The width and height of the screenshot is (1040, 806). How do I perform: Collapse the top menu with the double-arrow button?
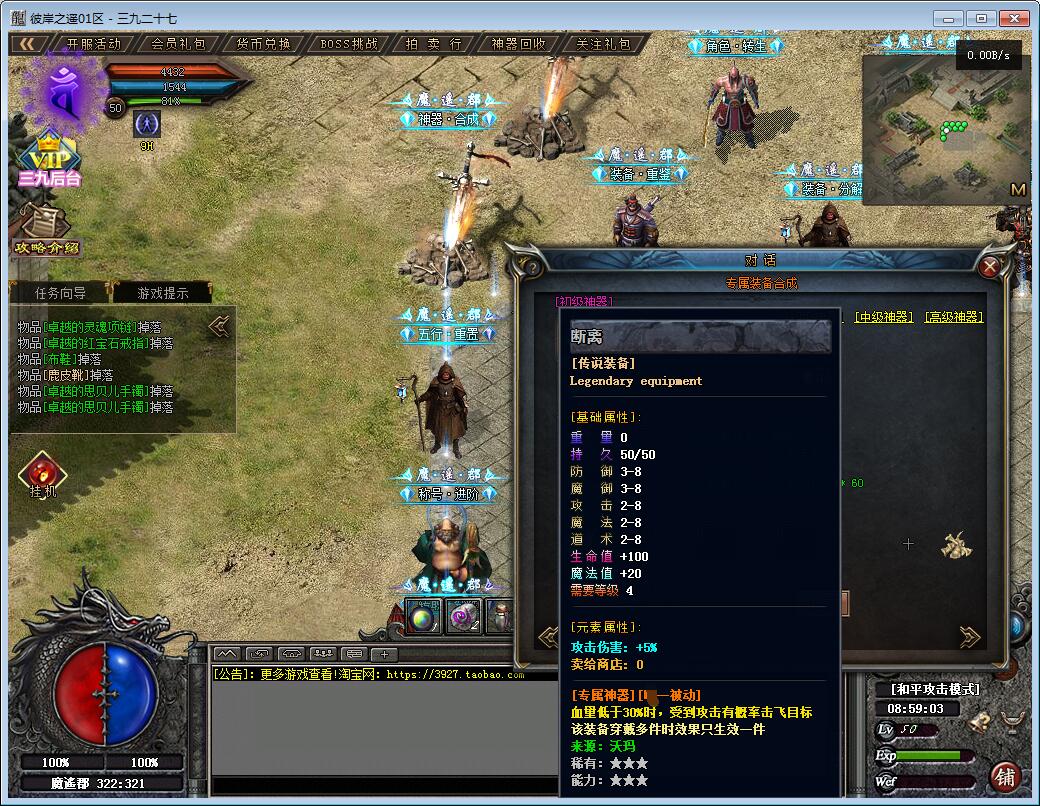28,44
